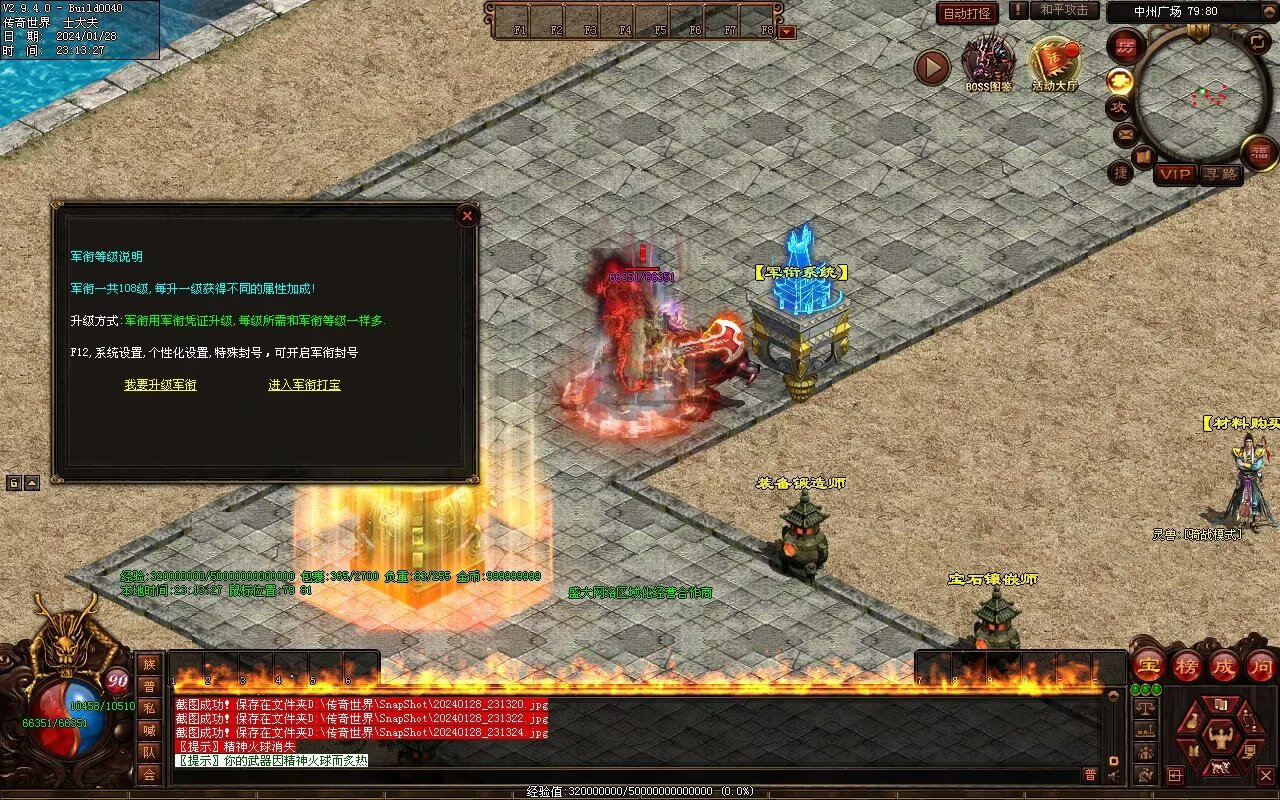The width and height of the screenshot is (1280, 800).
Task: Open the 成 achievements button
Action: (1224, 665)
